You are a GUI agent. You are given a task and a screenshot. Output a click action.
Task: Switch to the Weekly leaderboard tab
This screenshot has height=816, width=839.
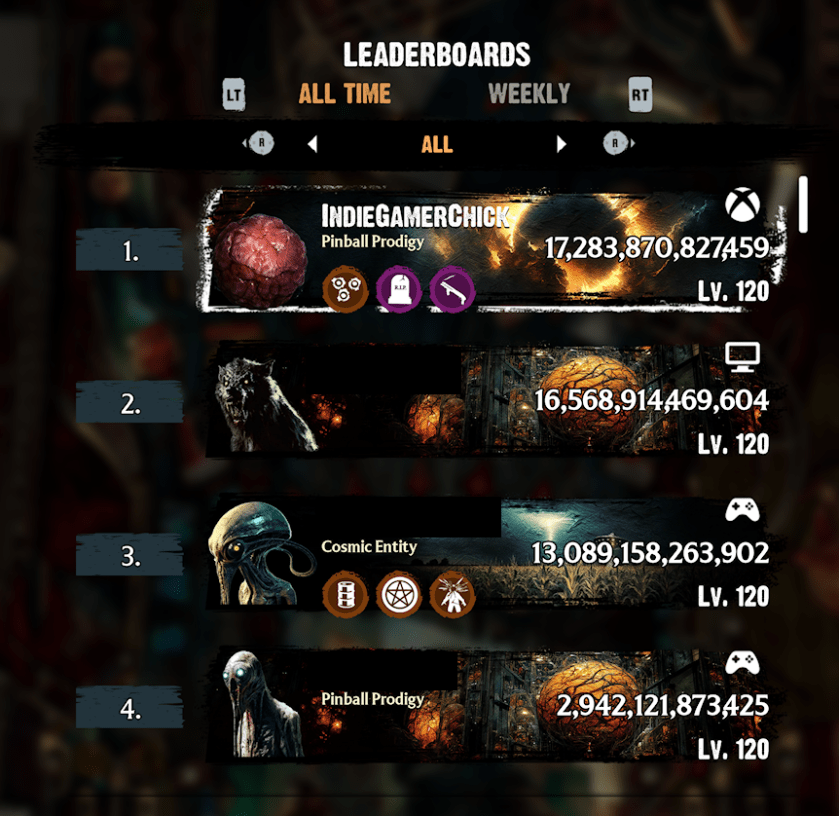click(529, 95)
